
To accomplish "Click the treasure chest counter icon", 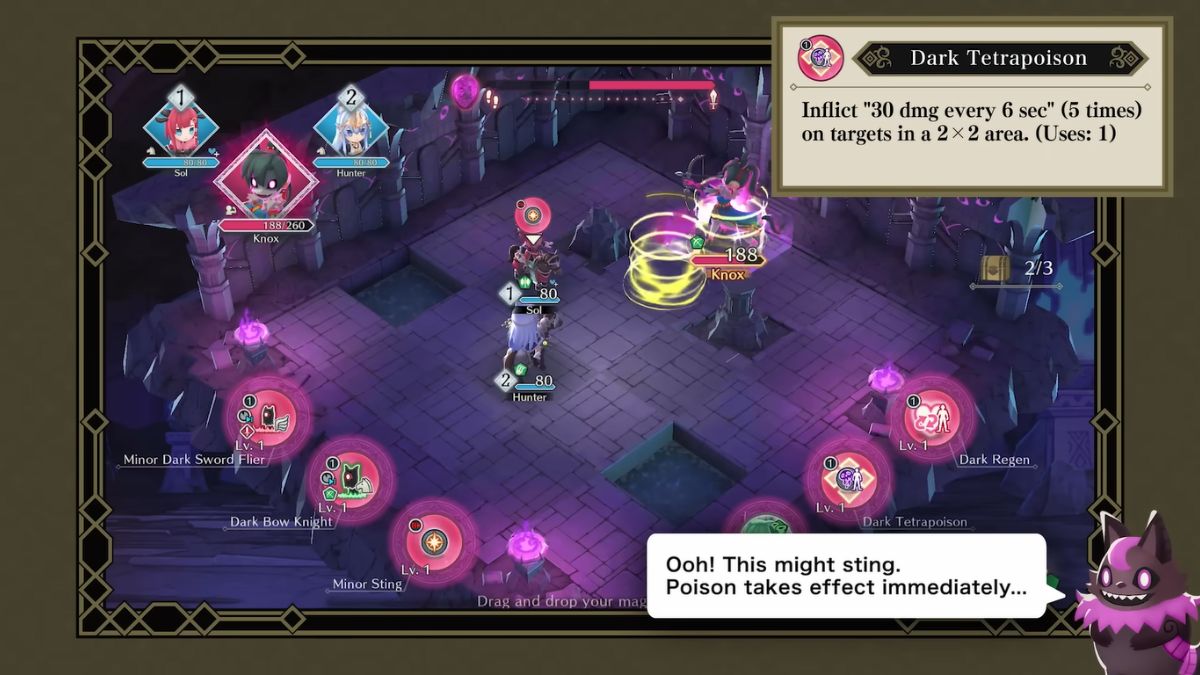I will click(993, 268).
